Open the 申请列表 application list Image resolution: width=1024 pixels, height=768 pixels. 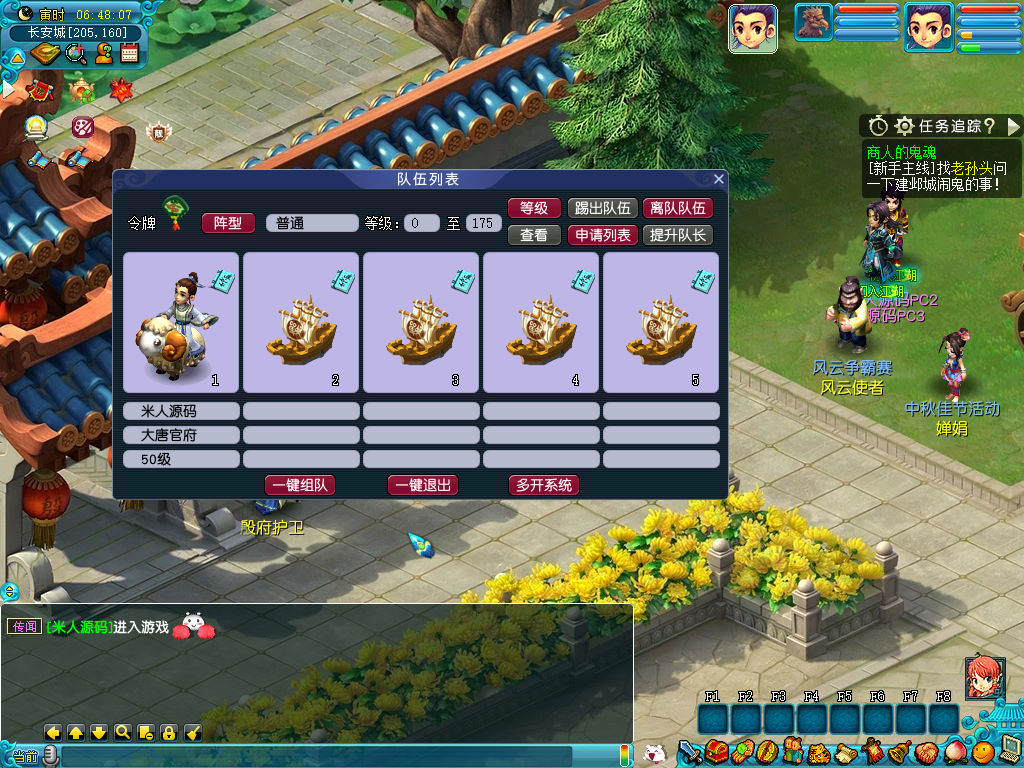click(601, 235)
